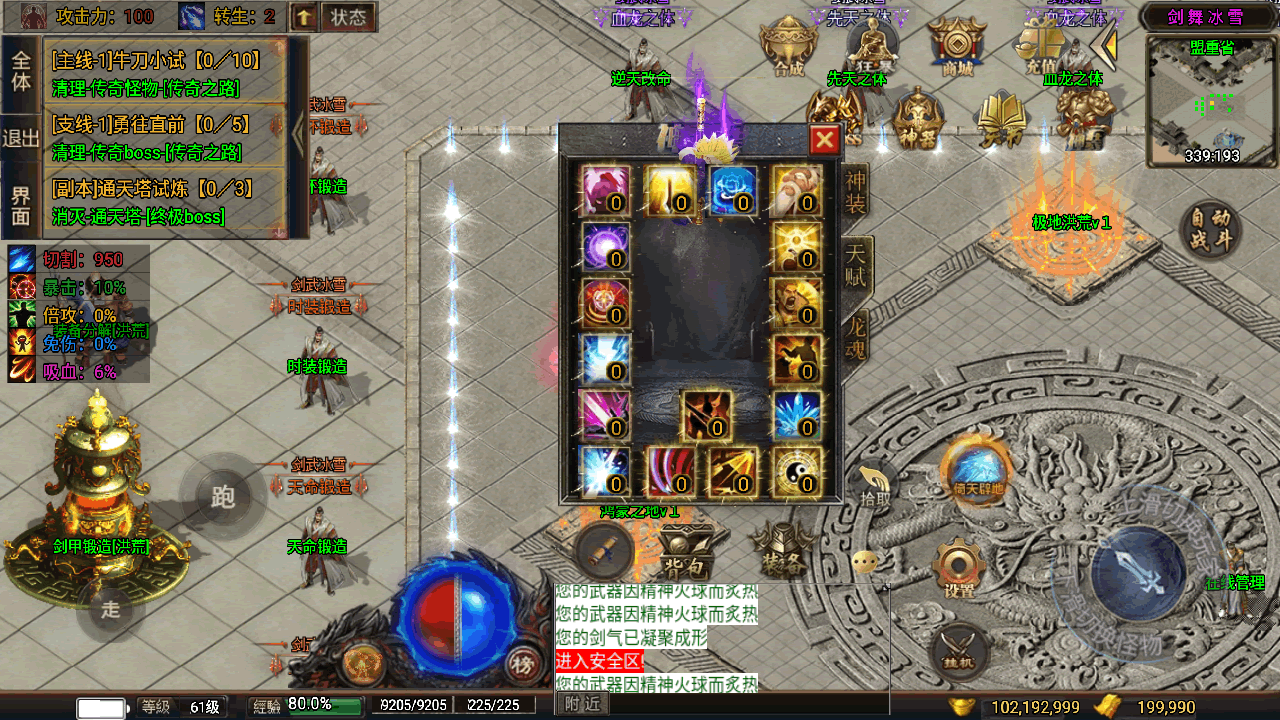Image resolution: width=1280 pixels, height=720 pixels.
Task: Open the 装备 equipment screen
Action: [781, 549]
